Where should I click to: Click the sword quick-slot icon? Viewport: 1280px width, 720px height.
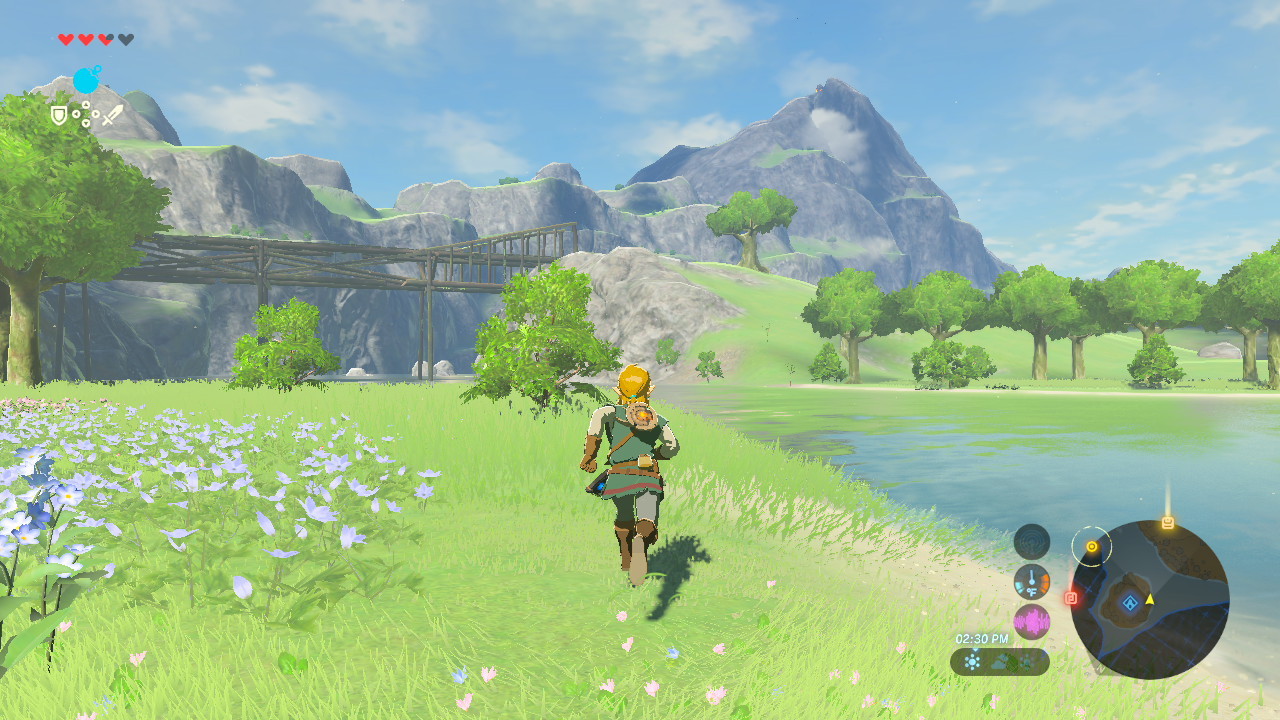(112, 115)
